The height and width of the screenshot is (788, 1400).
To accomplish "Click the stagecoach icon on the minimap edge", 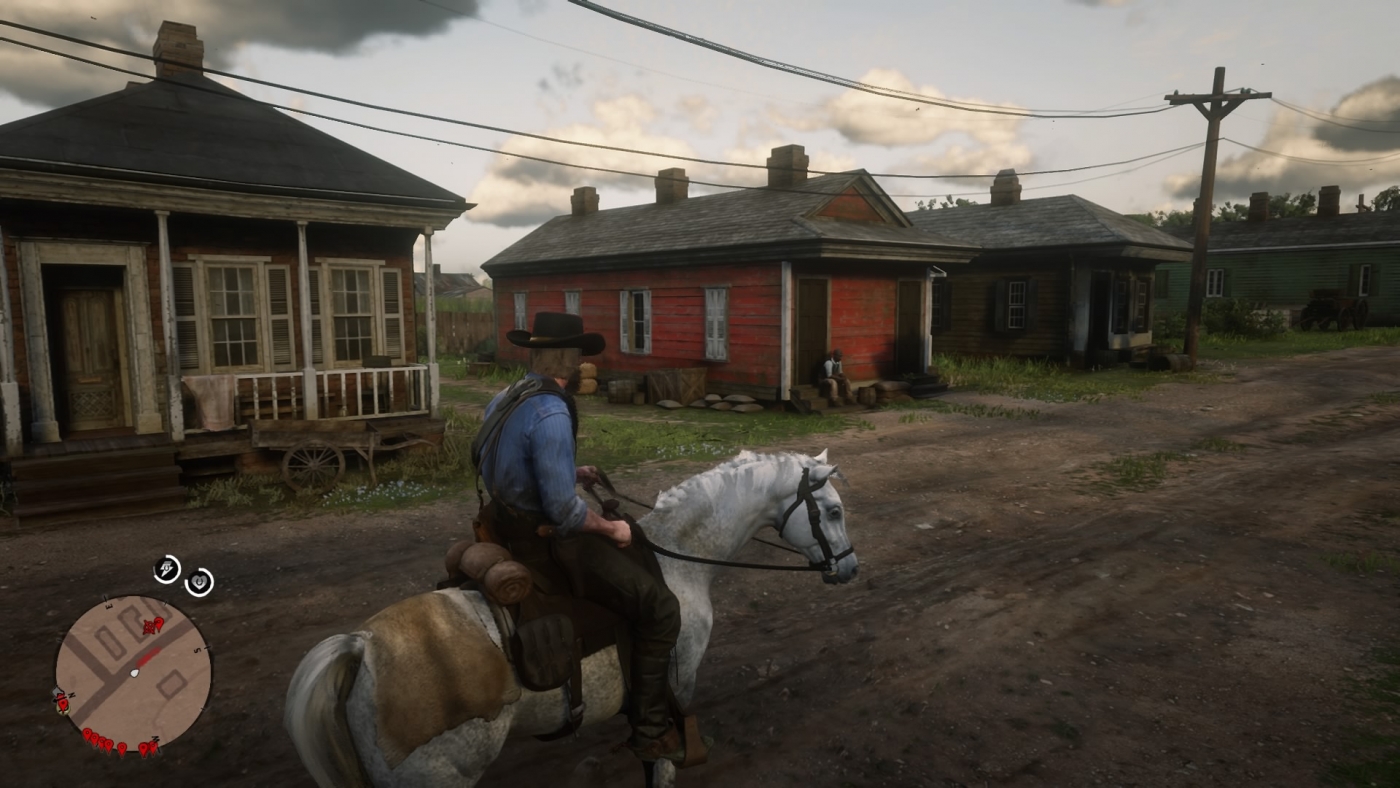I will [57, 692].
